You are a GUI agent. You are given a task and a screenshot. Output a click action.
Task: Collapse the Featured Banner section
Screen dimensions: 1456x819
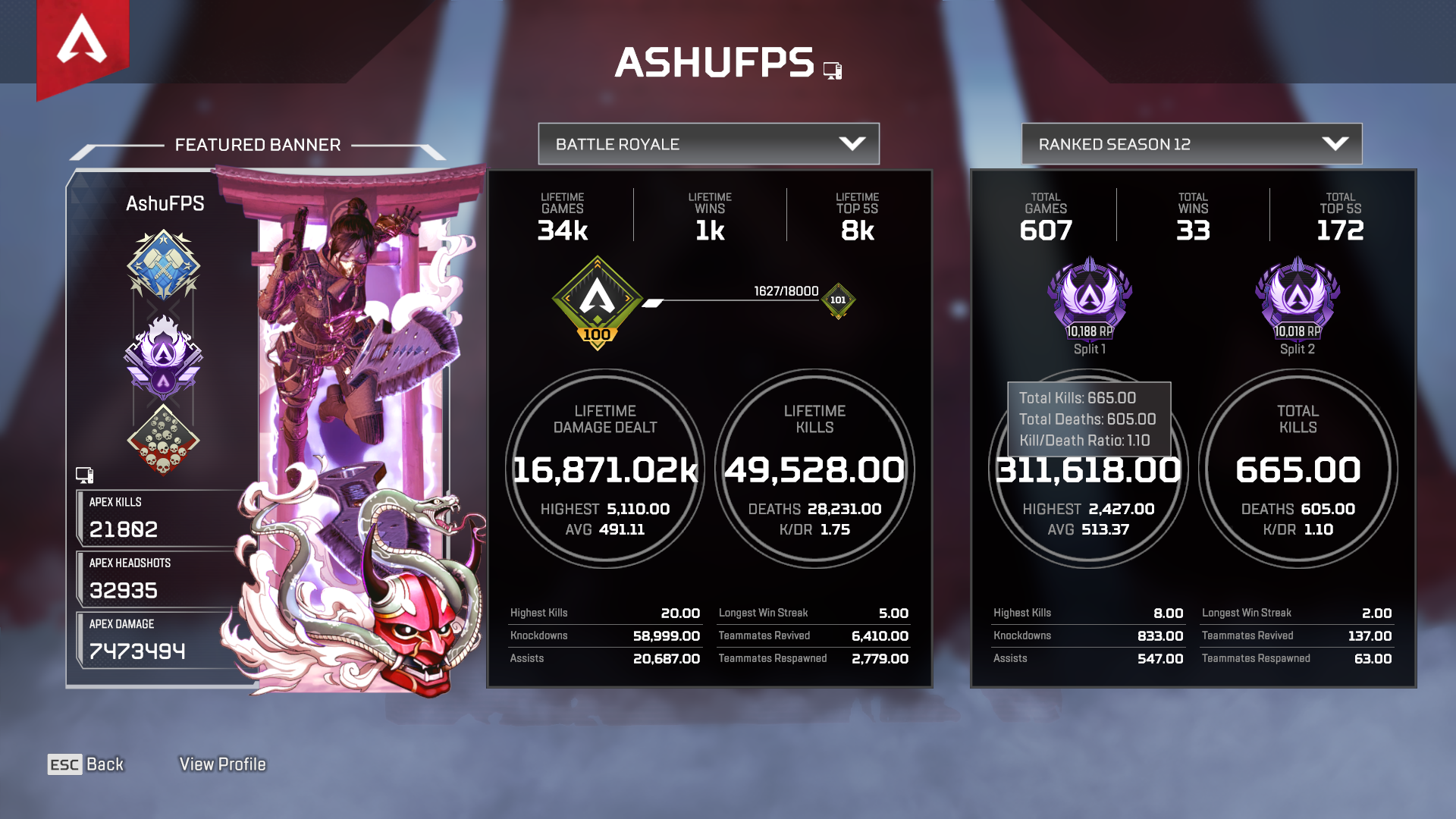tap(258, 145)
